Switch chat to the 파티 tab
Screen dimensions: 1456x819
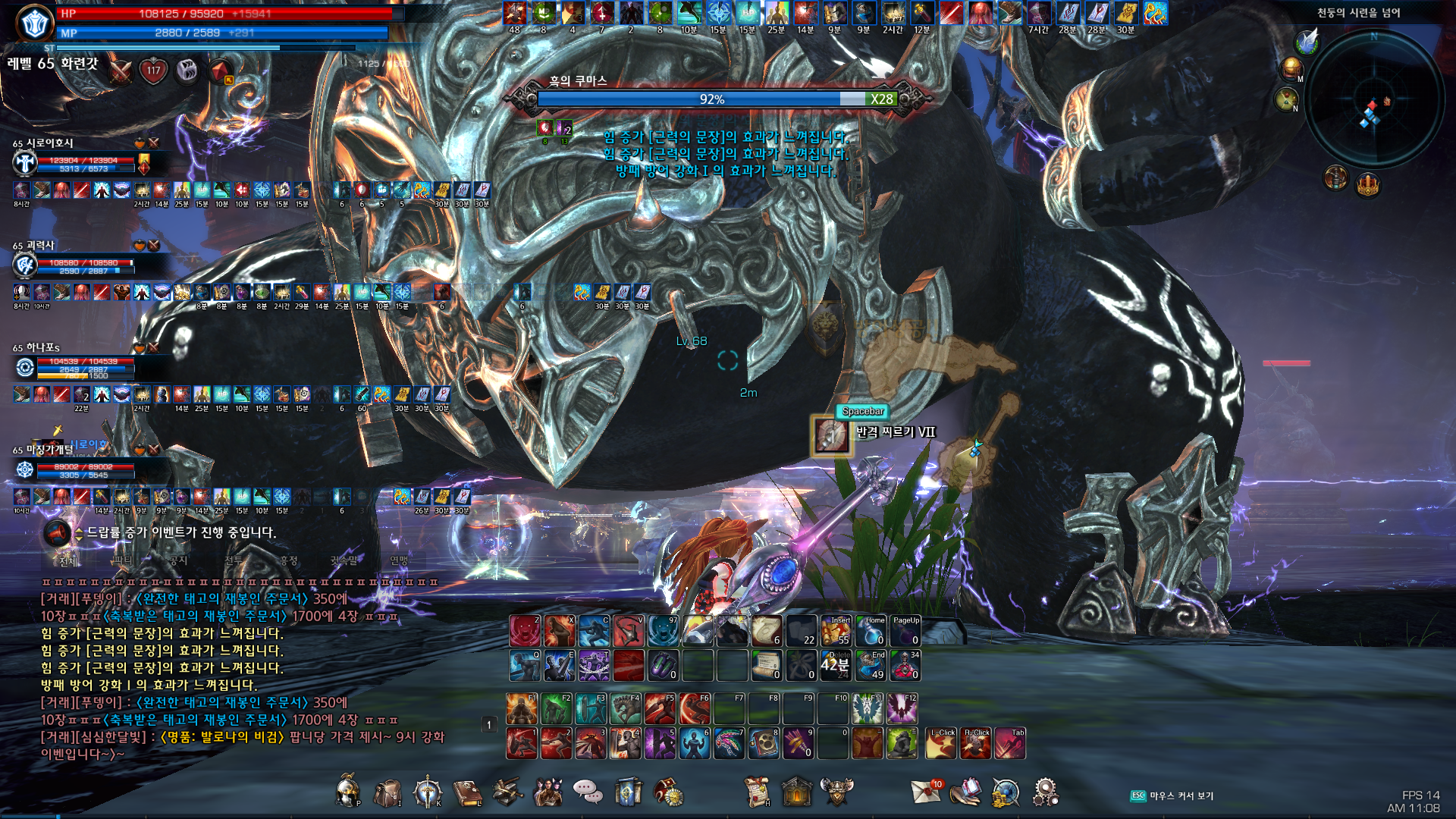122,560
